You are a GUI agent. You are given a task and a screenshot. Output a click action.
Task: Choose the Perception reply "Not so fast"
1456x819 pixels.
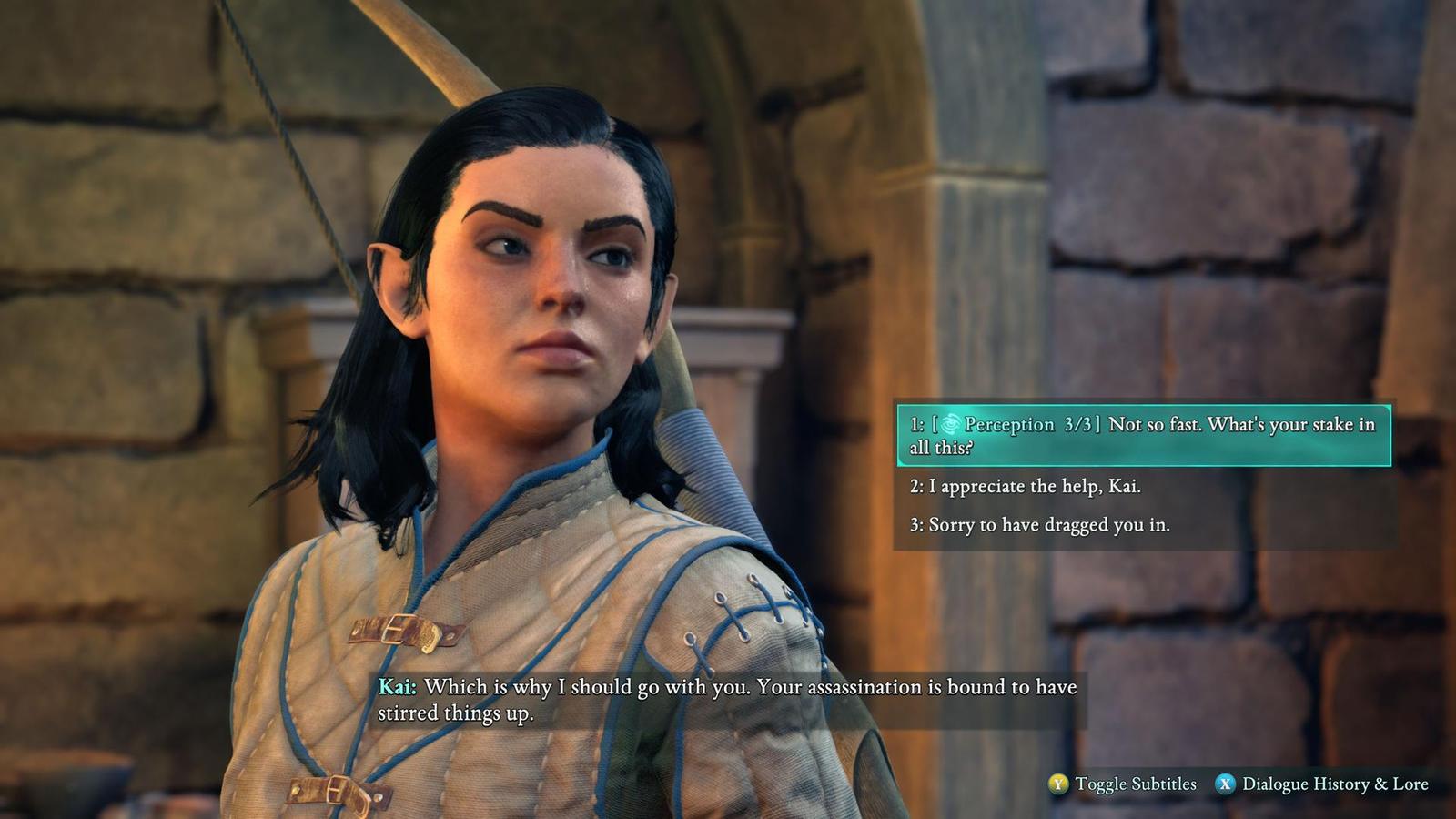point(1143,435)
